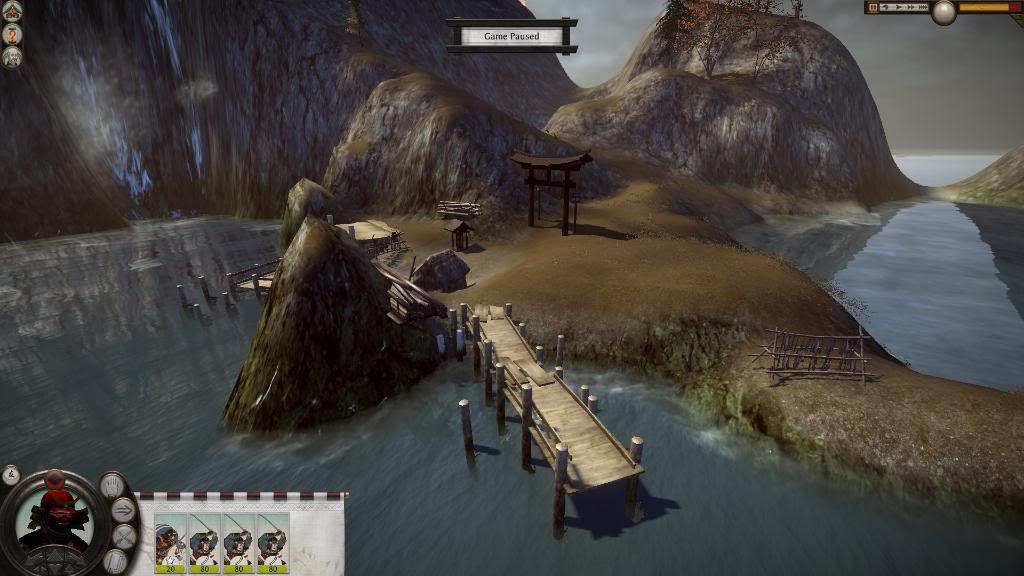The image size is (1024, 576).
Task: Click the small round kanji button above portrait
Action: click(x=11, y=474)
